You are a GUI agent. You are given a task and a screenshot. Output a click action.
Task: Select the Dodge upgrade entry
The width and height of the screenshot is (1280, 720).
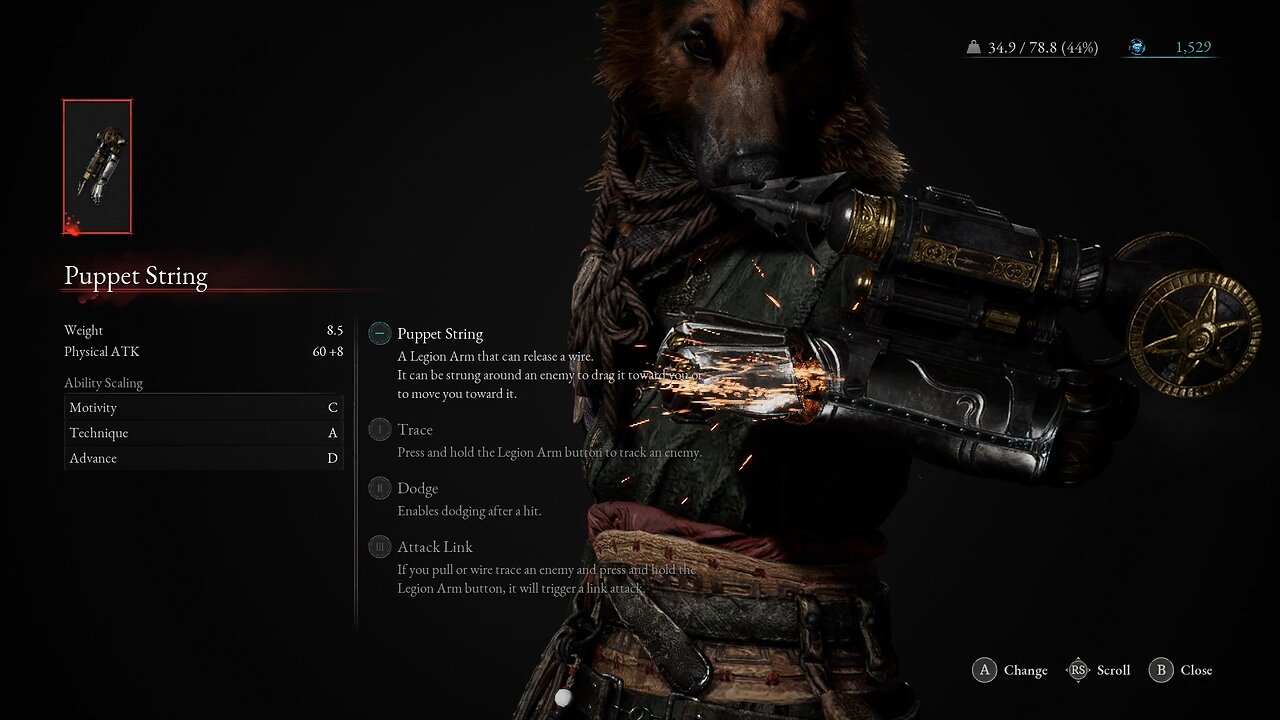[x=417, y=489]
